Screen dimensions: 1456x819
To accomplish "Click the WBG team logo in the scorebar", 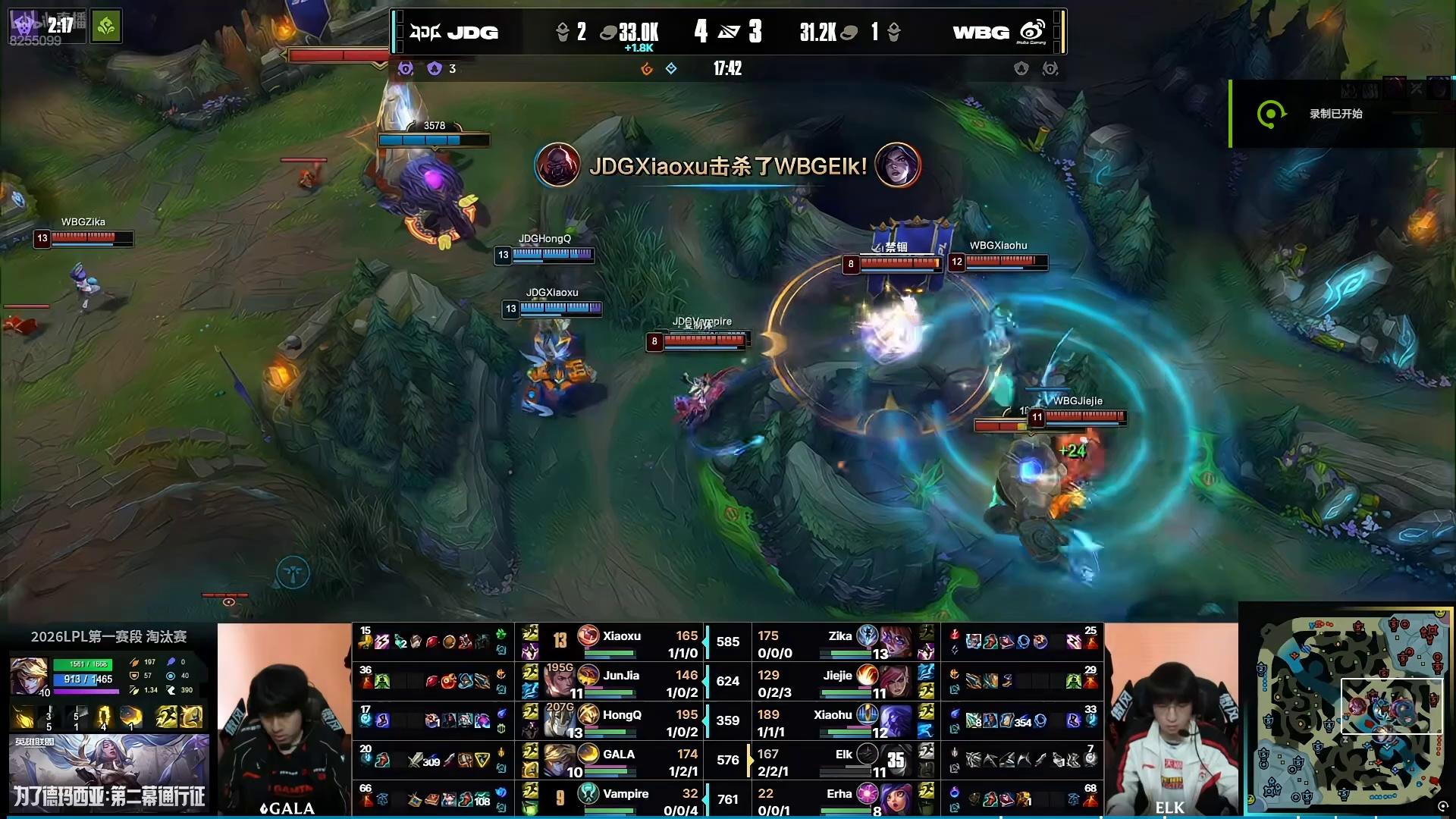I will [x=1033, y=32].
